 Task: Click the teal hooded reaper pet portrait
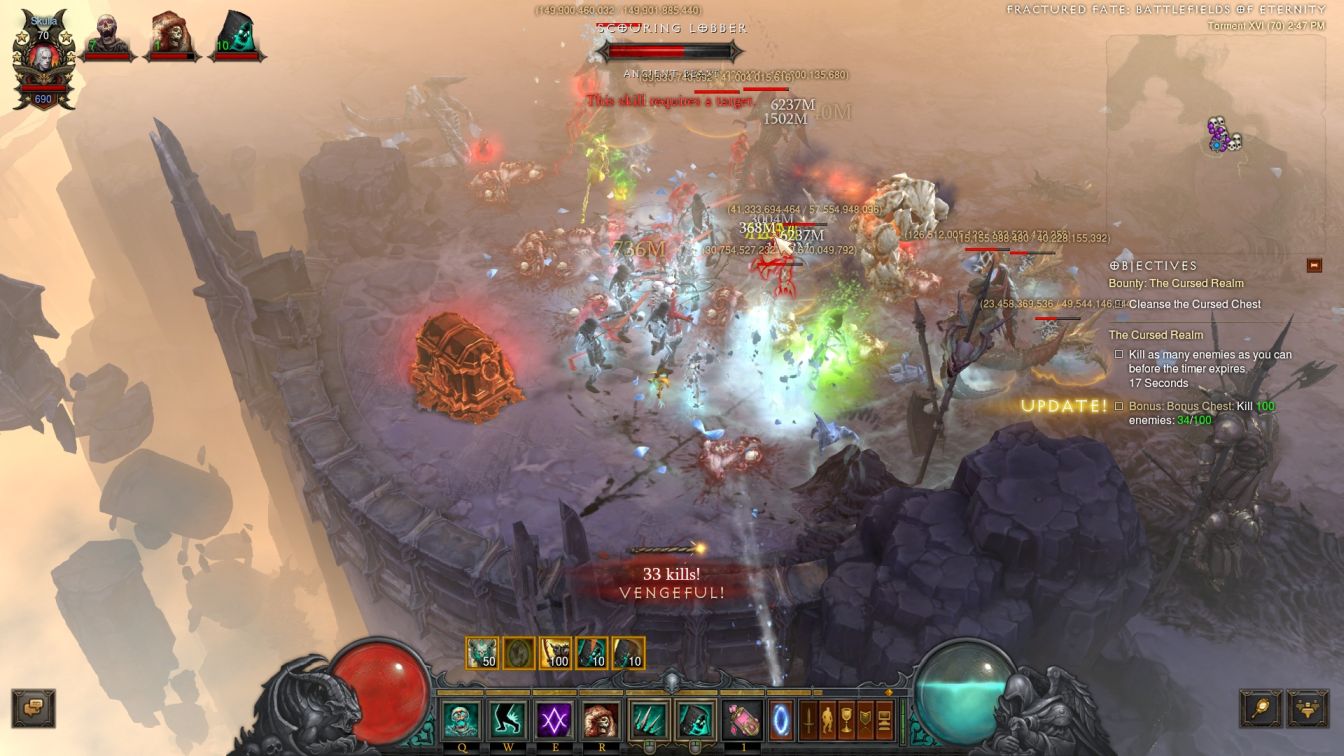click(238, 37)
